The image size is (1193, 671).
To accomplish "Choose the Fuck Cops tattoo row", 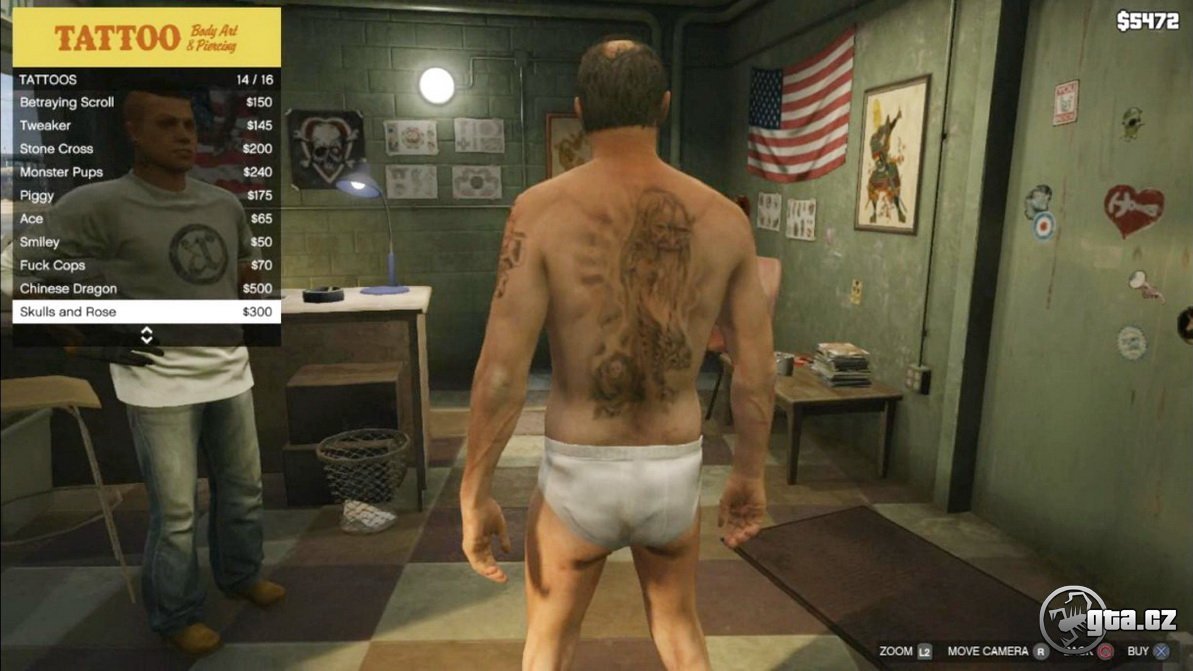I will 146,265.
